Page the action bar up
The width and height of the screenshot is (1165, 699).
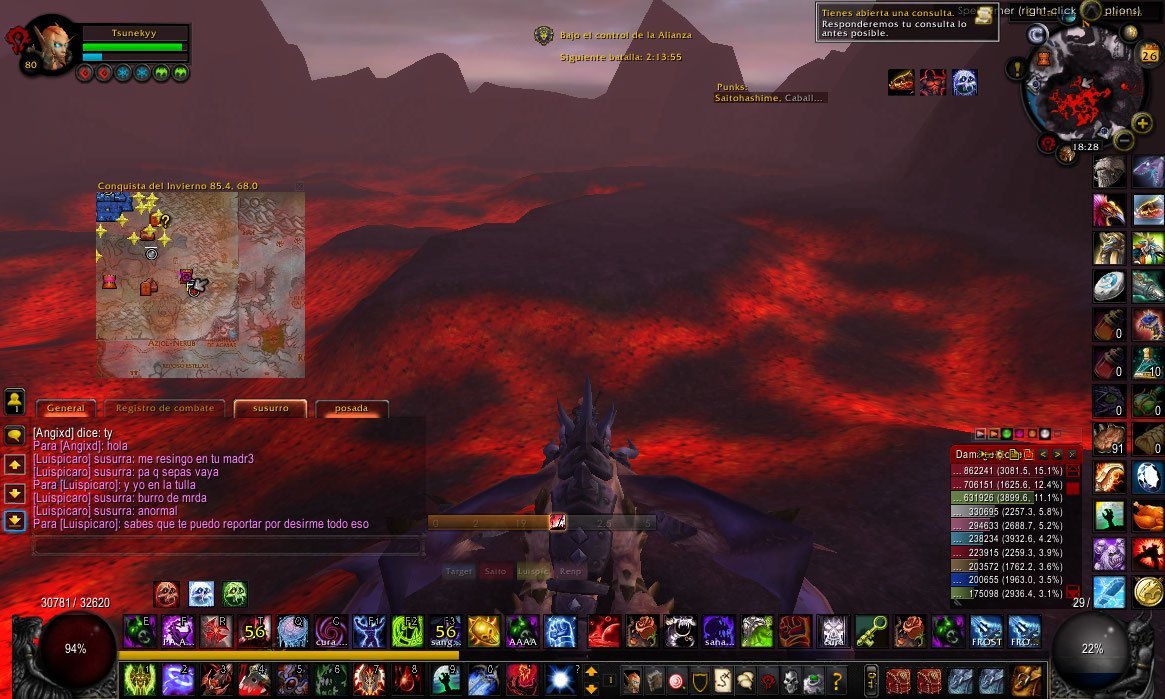[591, 673]
